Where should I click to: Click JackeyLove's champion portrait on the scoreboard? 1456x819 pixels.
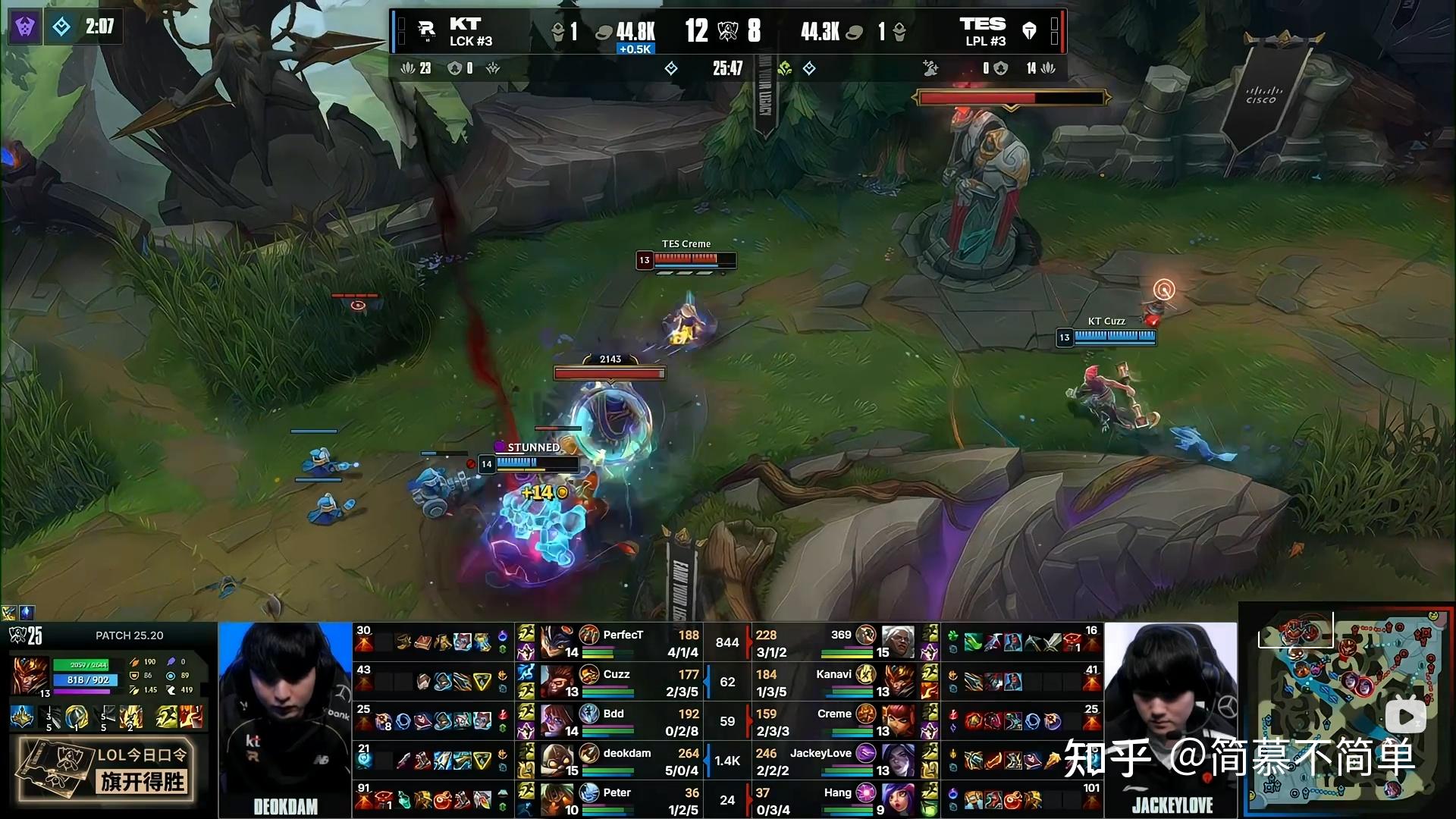tap(898, 760)
